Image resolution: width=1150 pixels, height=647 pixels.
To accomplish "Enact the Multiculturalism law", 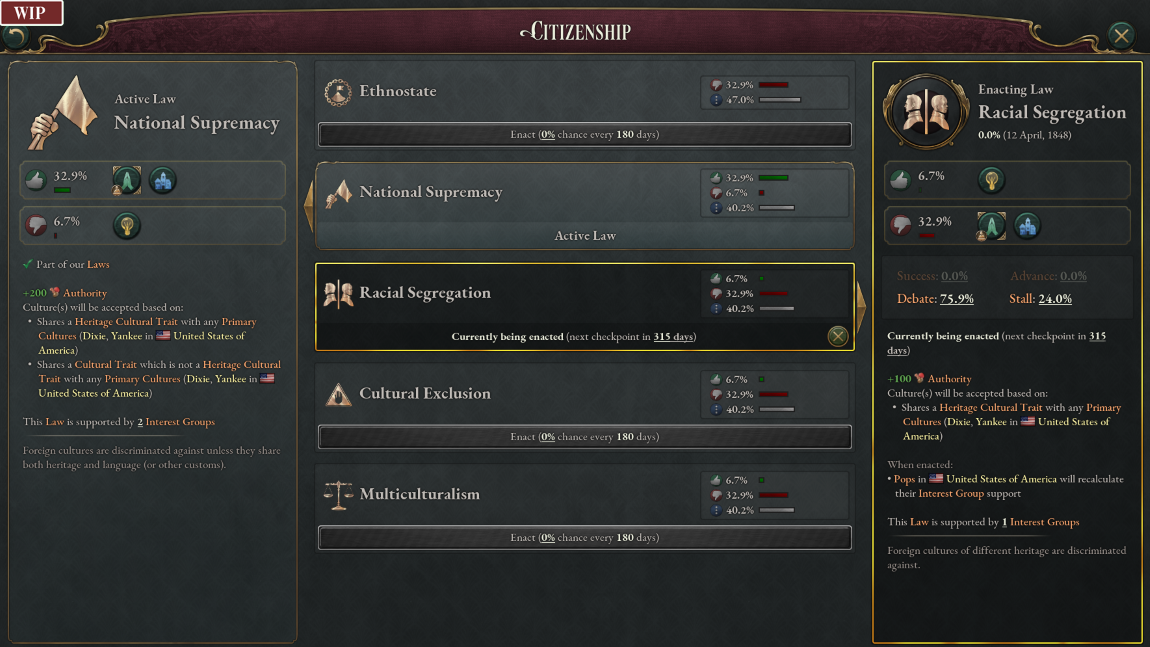I will [x=584, y=538].
